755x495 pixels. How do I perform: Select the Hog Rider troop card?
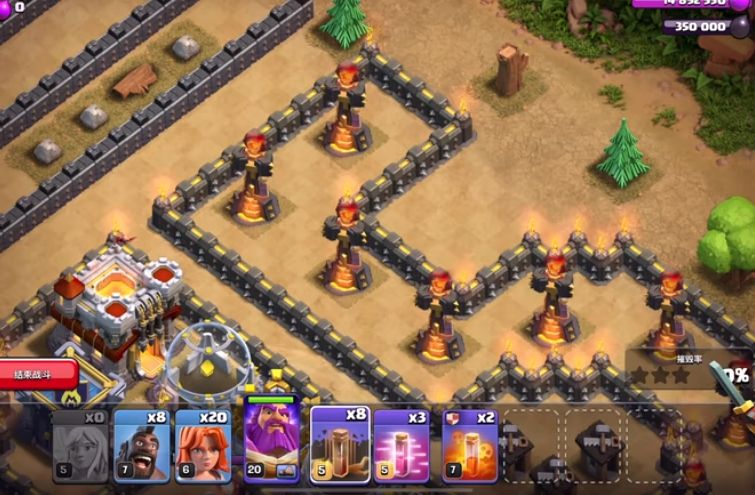pos(141,446)
